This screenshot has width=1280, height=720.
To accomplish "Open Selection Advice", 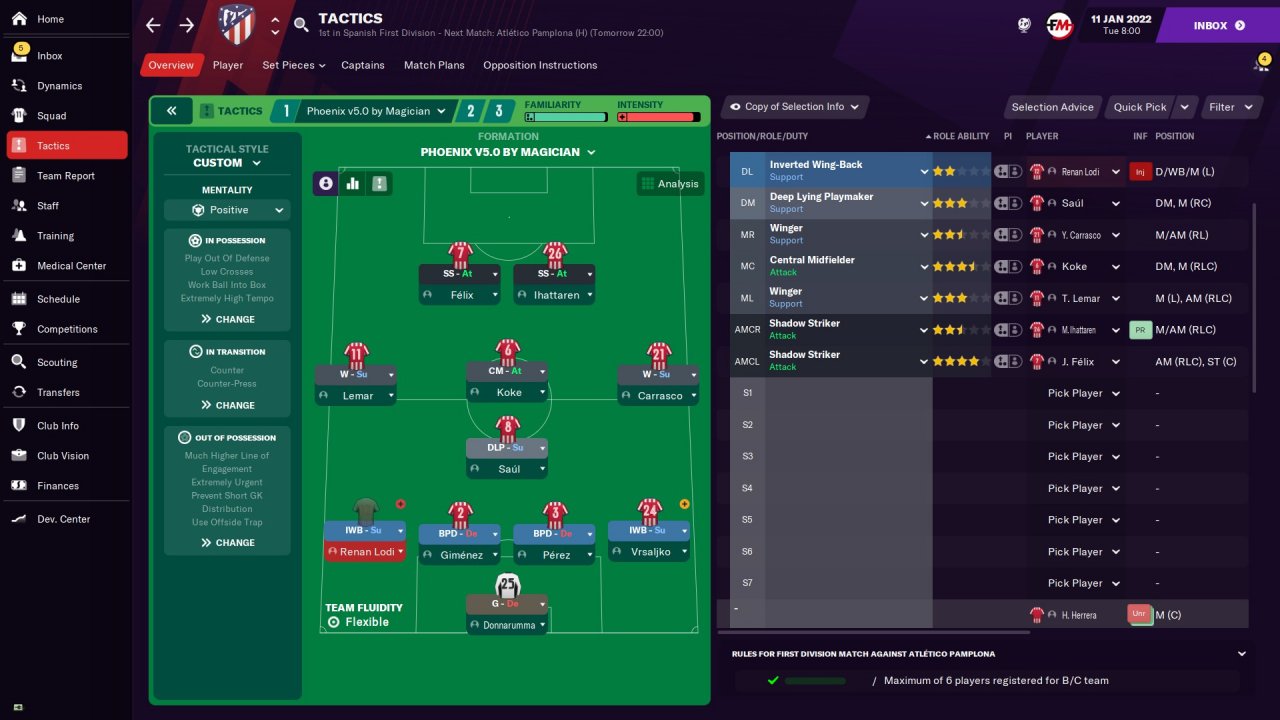I will [1052, 107].
